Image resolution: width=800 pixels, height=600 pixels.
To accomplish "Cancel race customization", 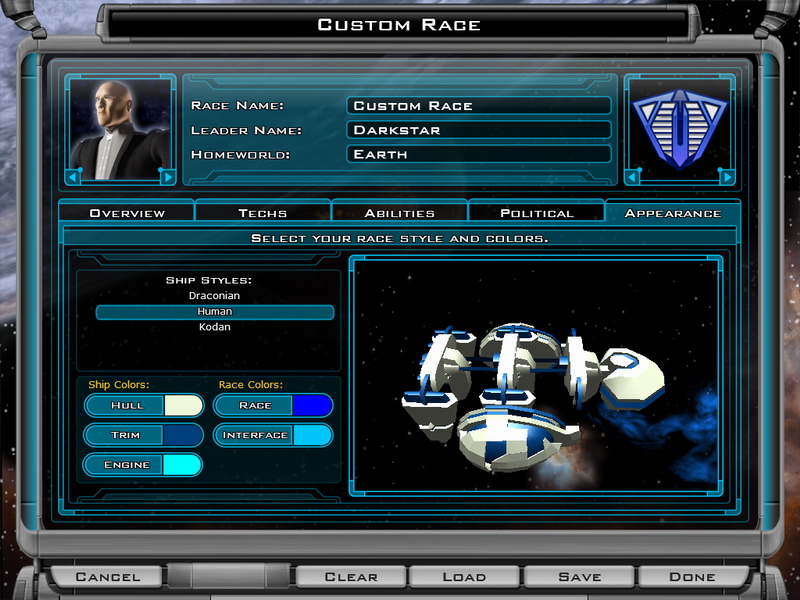I will tap(108, 577).
